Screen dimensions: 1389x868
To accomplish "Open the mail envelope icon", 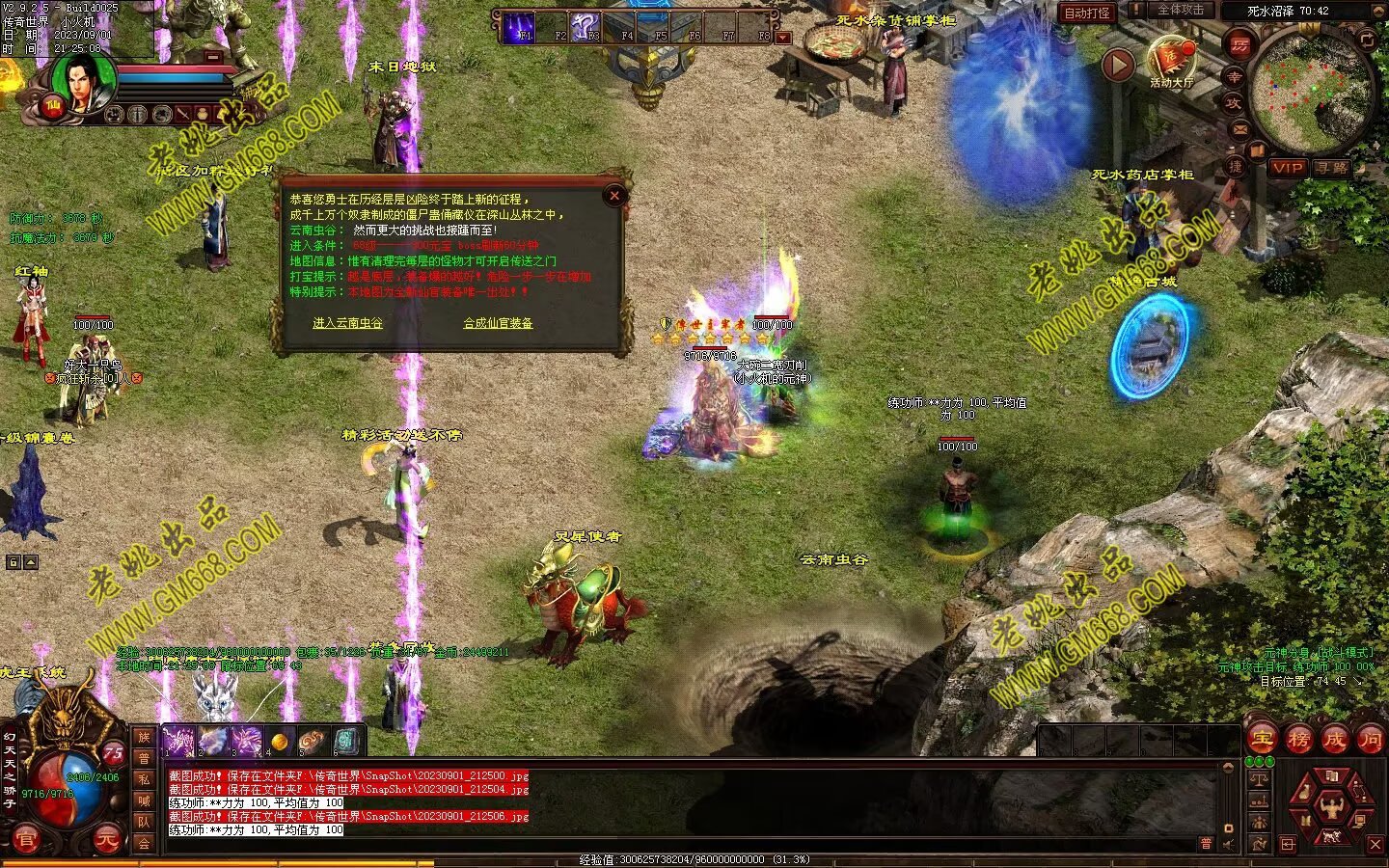I will point(1240,128).
